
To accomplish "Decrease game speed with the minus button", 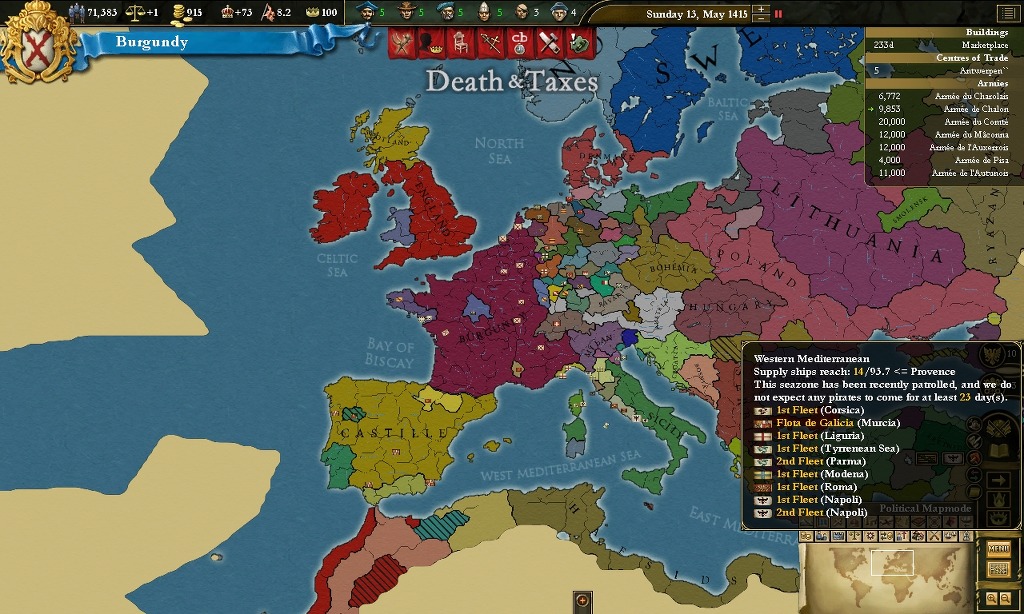I will pyautogui.click(x=762, y=19).
